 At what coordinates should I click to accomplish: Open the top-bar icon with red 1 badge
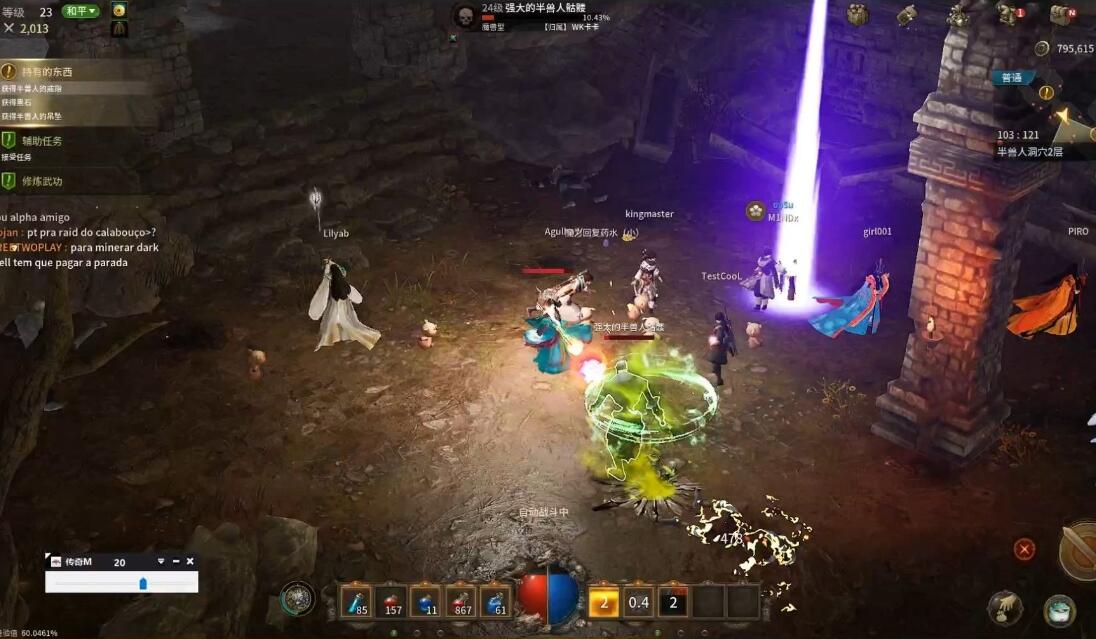tap(1009, 14)
